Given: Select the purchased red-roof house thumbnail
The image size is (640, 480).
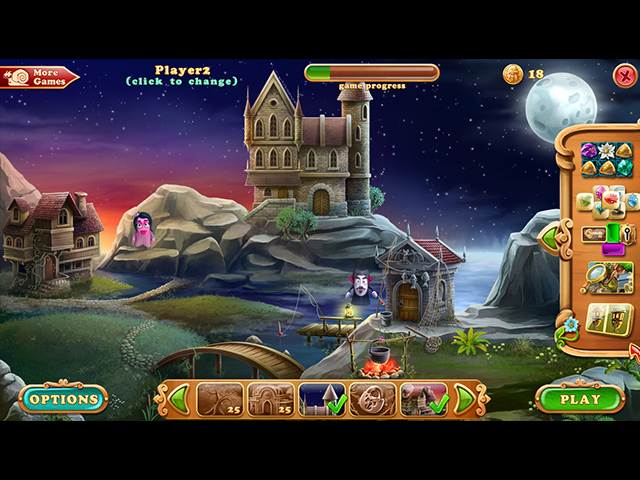Looking at the screenshot, I should (x=423, y=399).
